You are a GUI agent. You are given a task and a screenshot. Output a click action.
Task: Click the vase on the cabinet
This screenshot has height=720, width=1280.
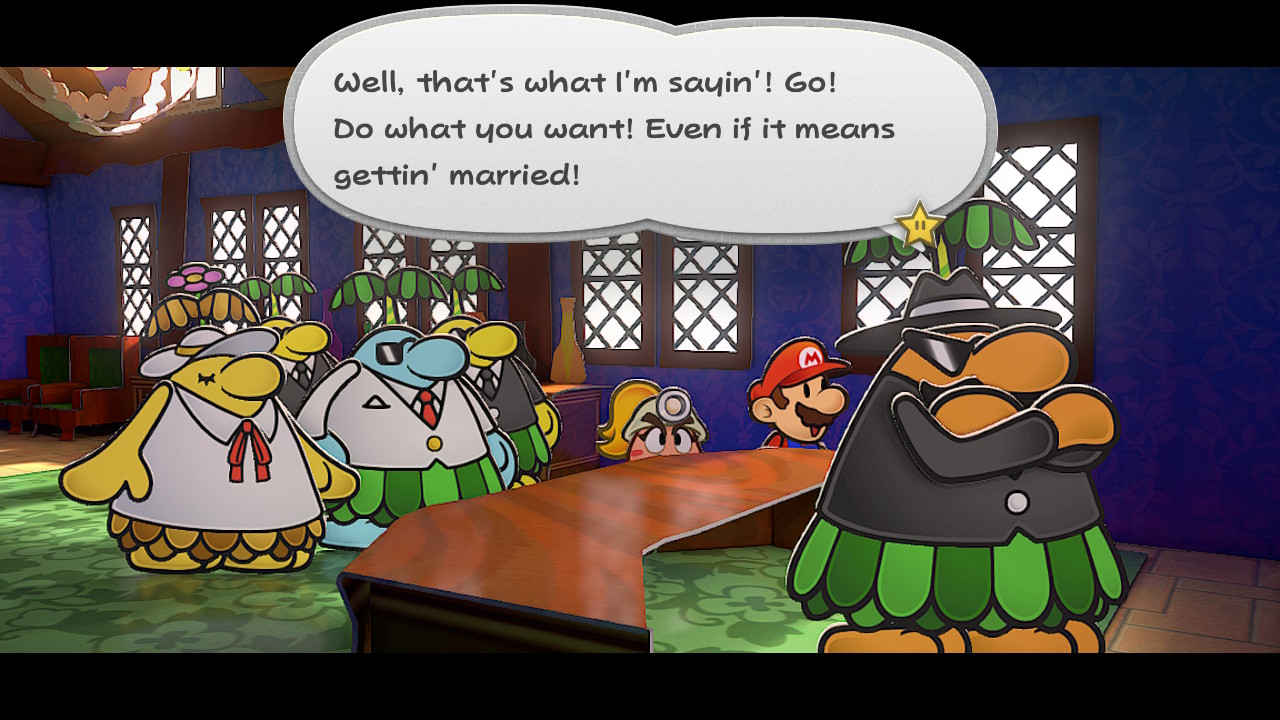568,360
